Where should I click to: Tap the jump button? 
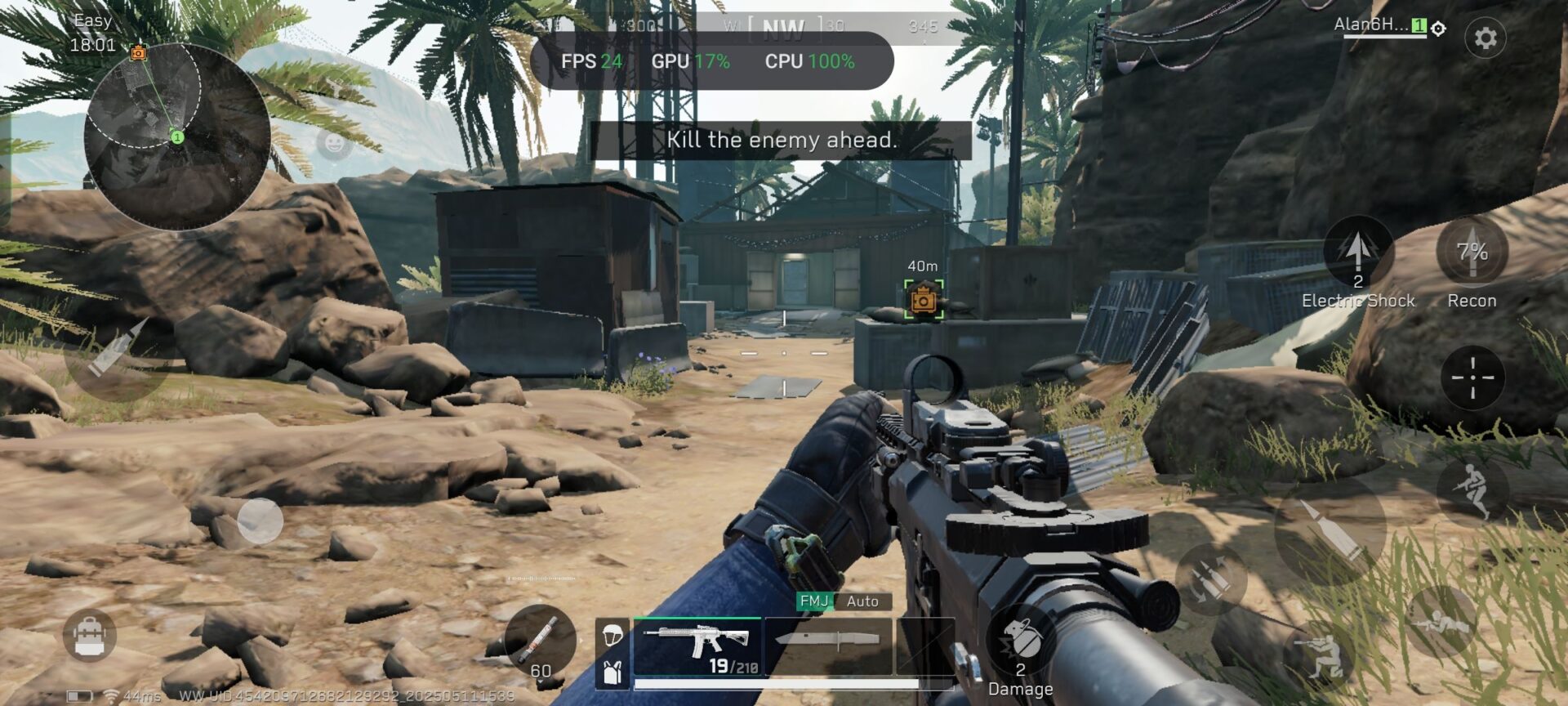(1472, 490)
